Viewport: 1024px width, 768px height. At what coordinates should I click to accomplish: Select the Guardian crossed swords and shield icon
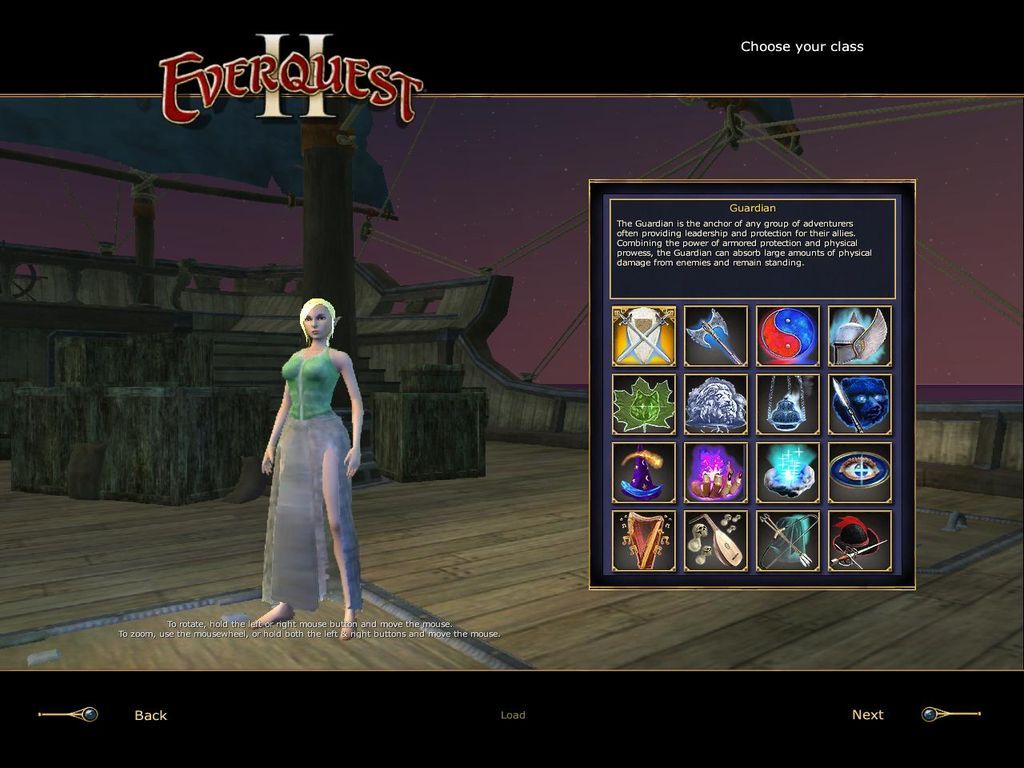(x=644, y=337)
